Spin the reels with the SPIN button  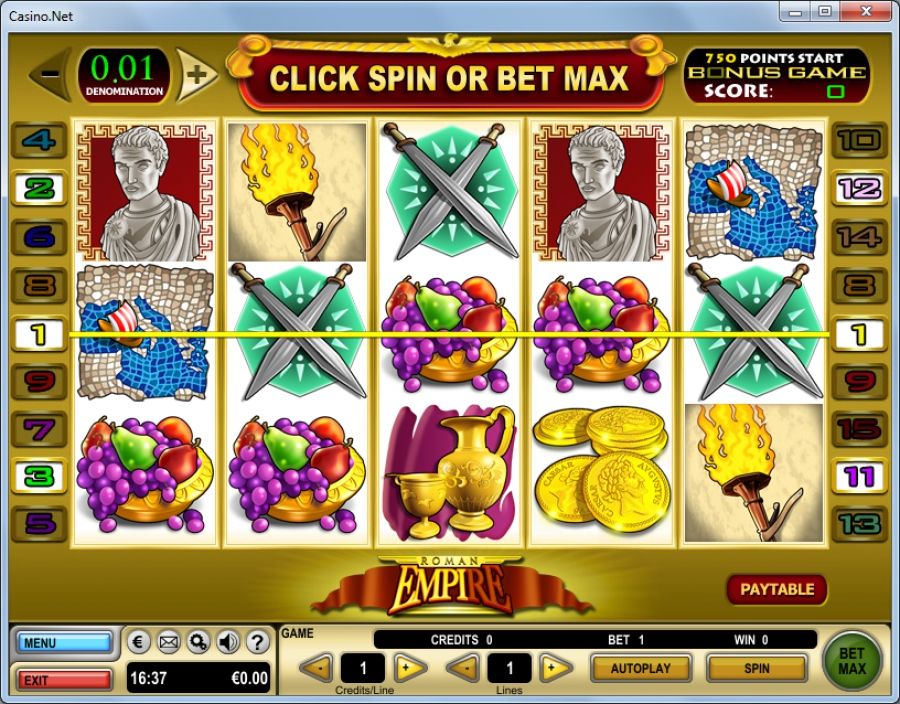coord(756,667)
